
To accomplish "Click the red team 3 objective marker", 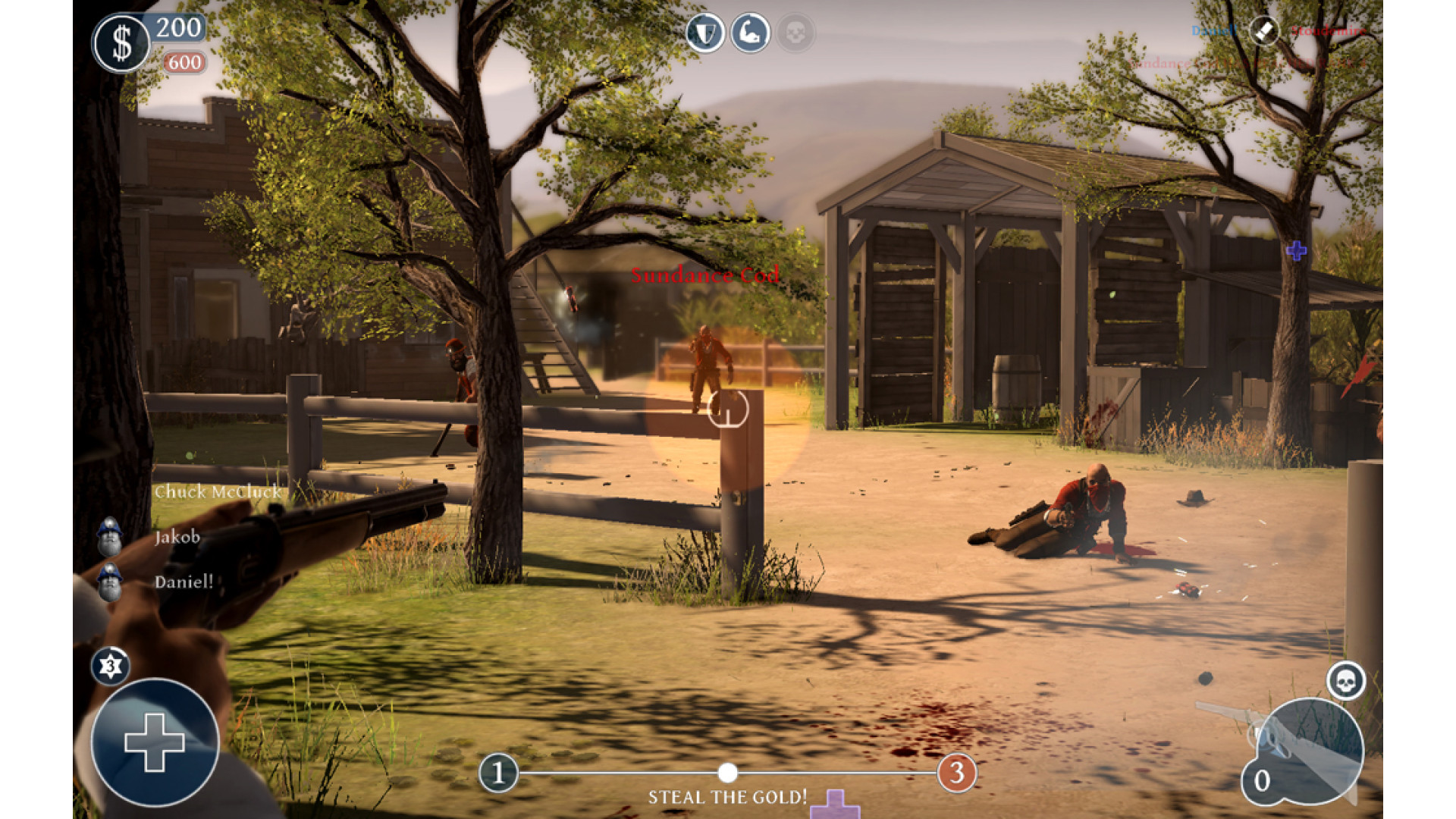I will [957, 773].
